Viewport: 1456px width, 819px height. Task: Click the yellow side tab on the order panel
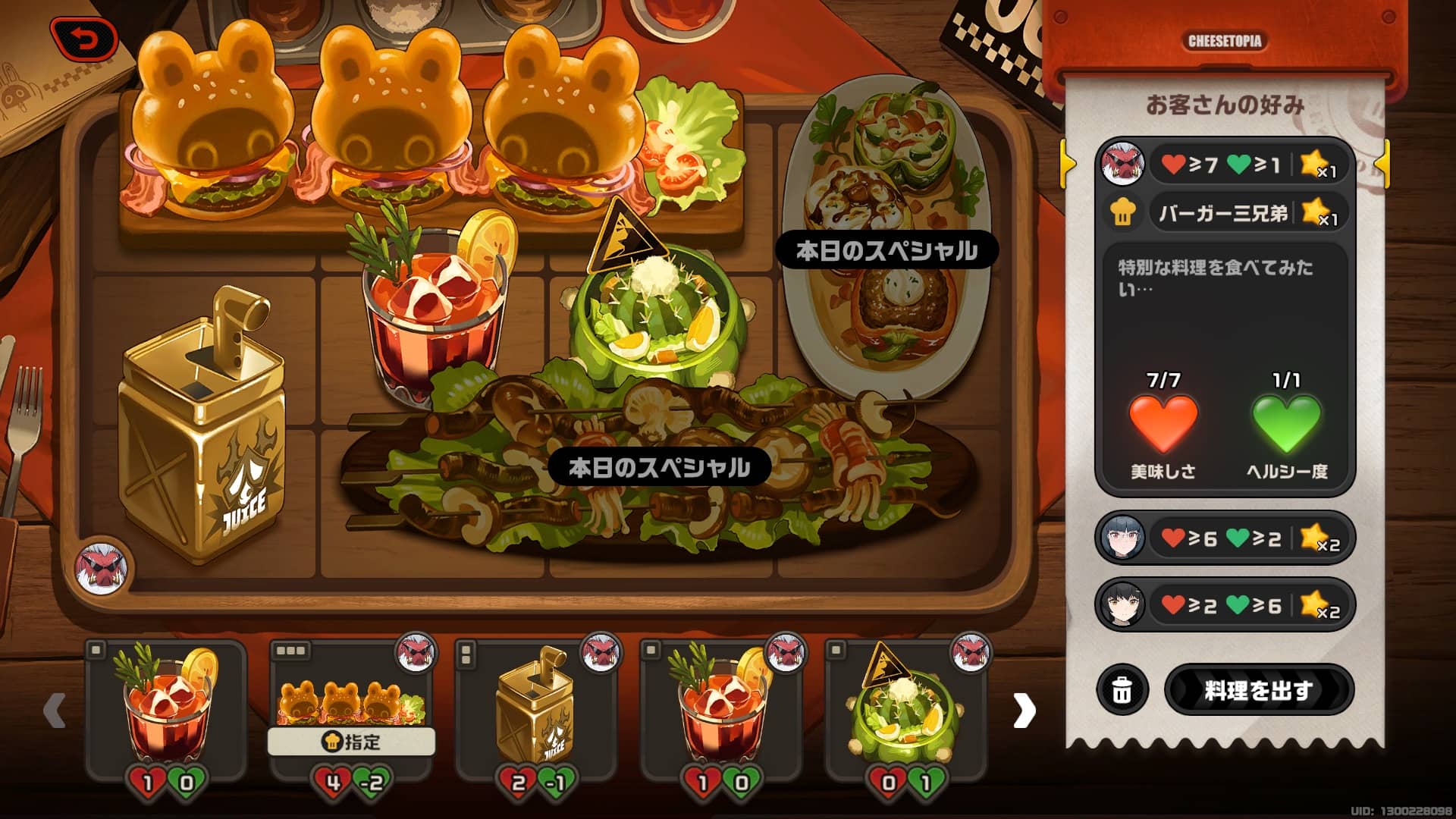1068,163
